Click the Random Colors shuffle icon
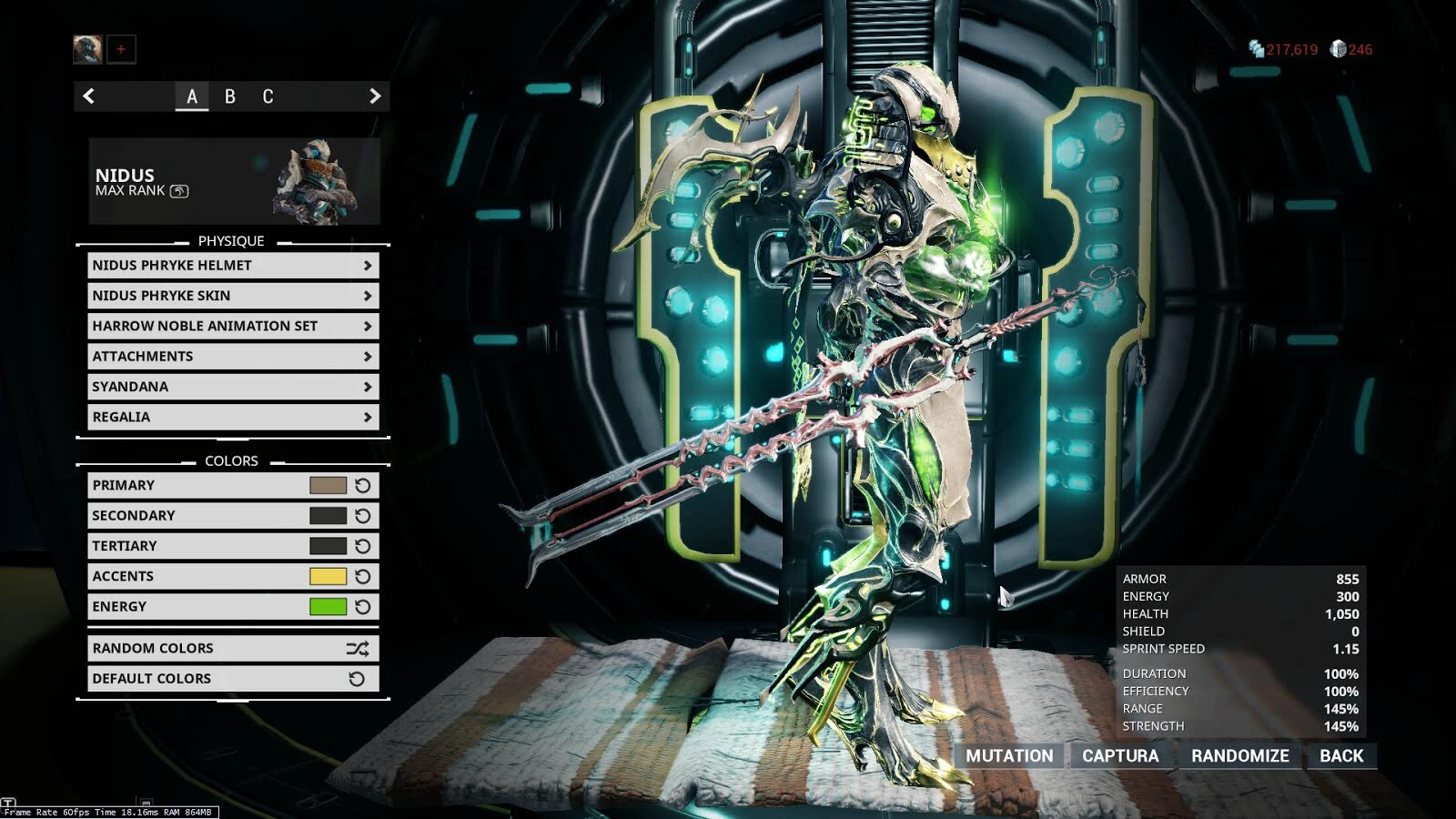The height and width of the screenshot is (819, 1456). click(357, 648)
